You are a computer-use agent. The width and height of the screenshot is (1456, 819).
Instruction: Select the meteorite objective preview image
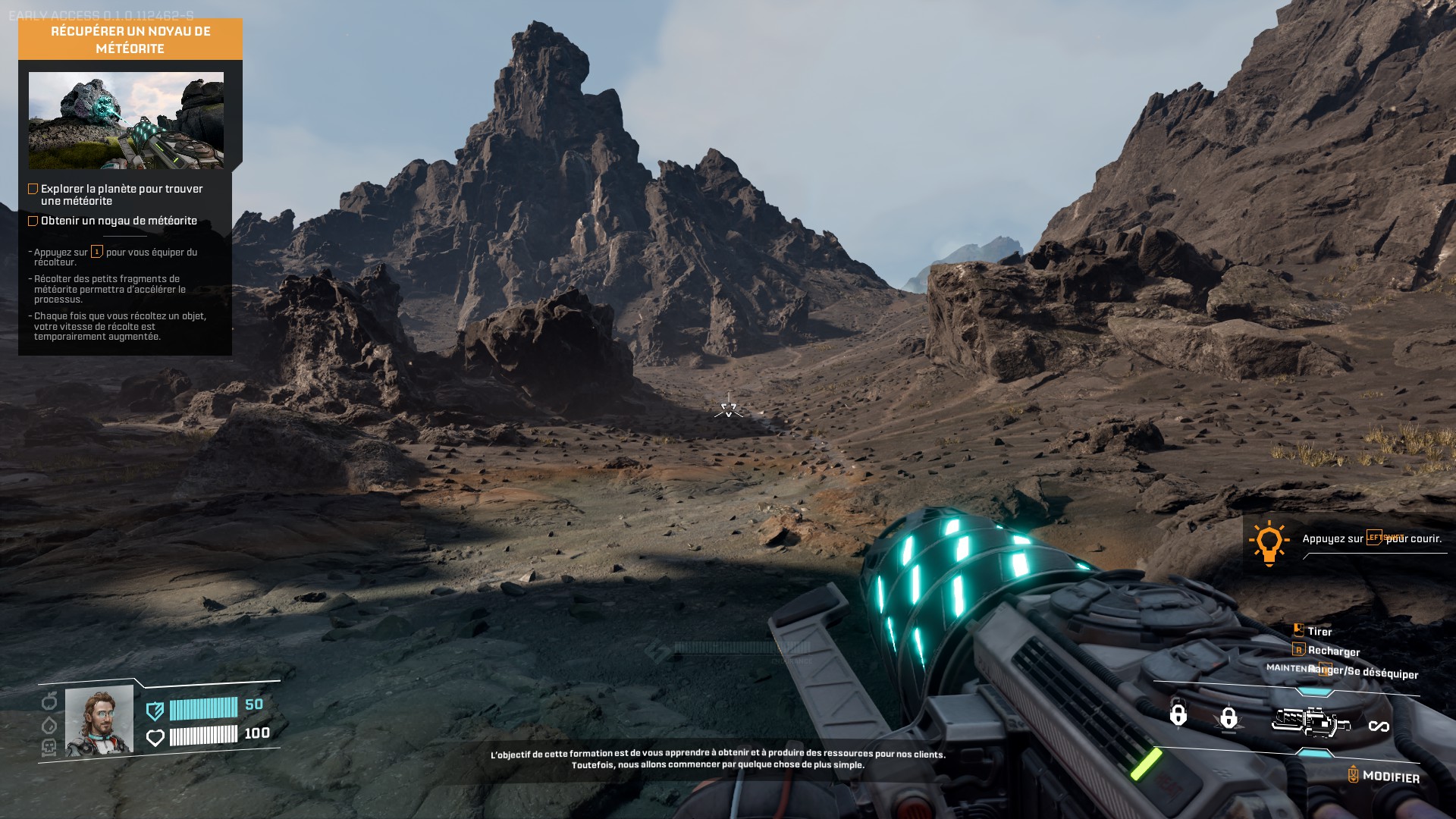click(x=126, y=120)
